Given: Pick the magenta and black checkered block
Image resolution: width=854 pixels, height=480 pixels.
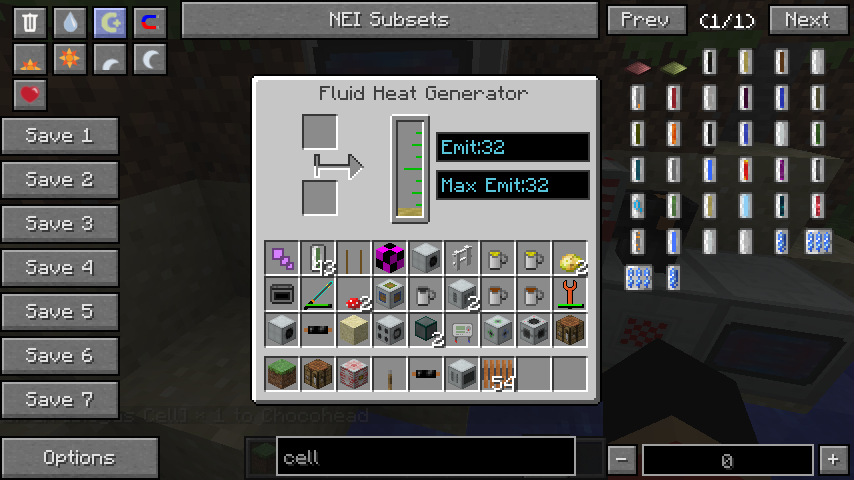Looking at the screenshot, I should [390, 259].
